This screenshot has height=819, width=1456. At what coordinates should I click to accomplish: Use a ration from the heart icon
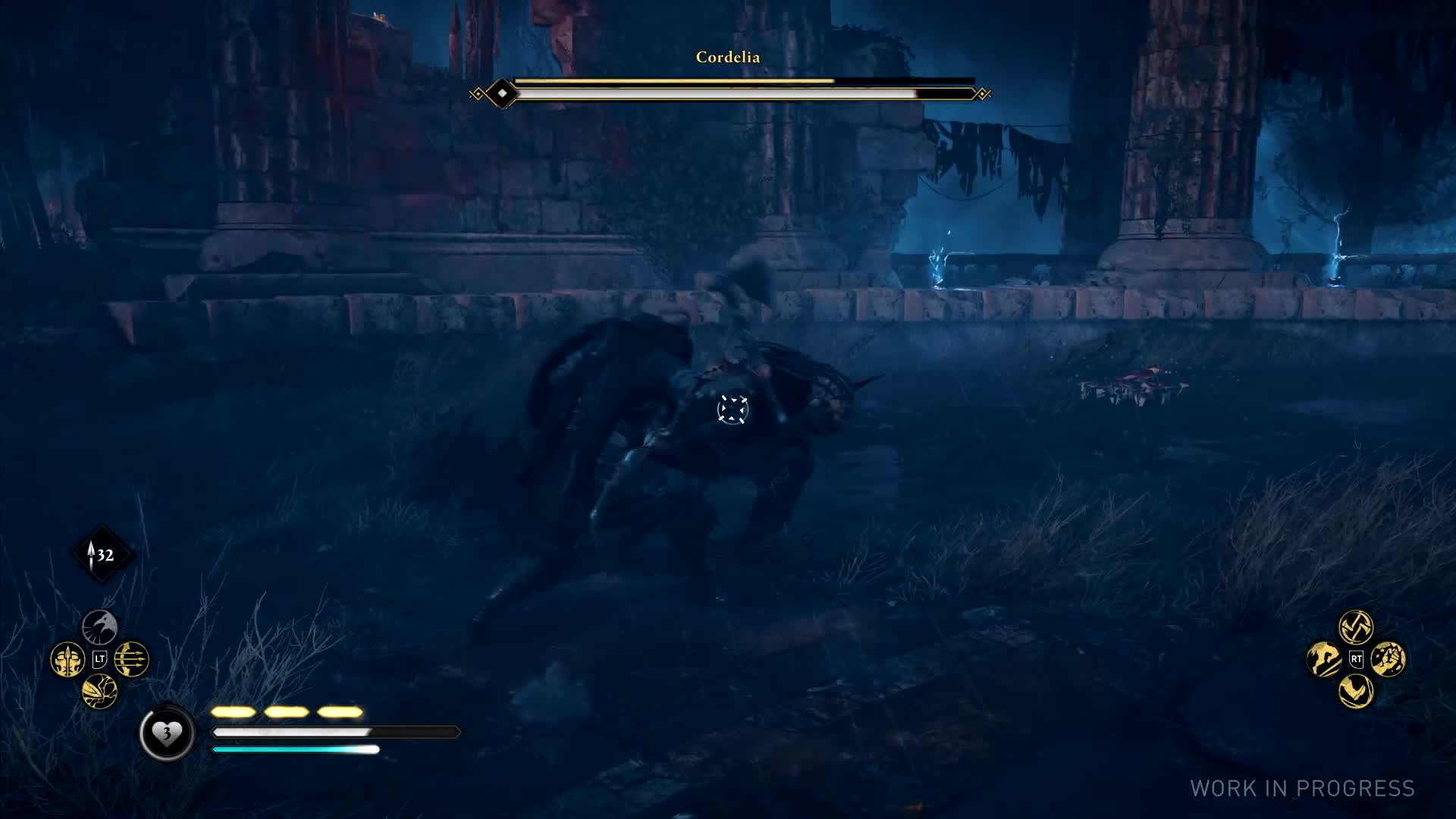166,733
